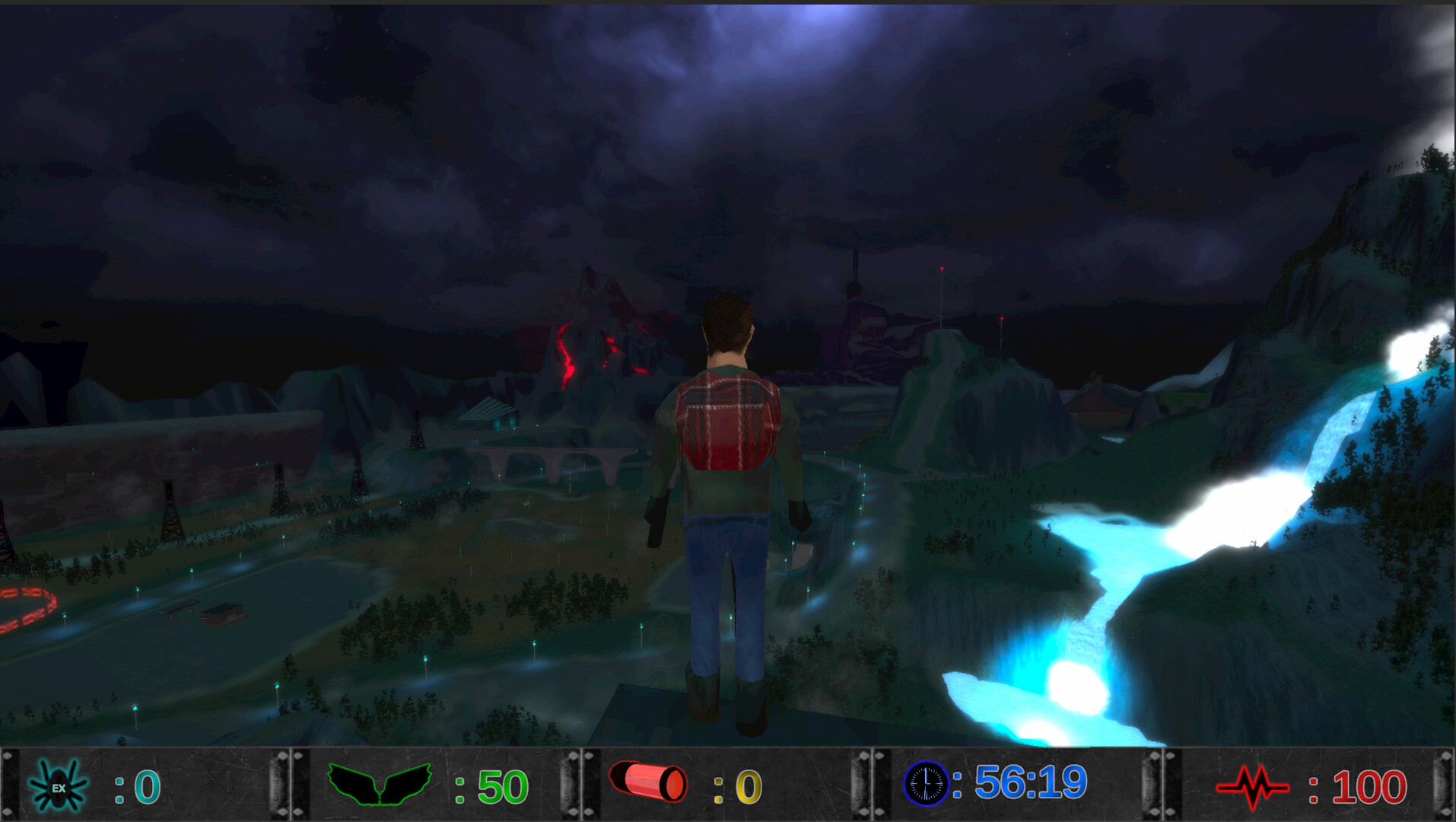Click the player character standing on the cliff

pos(726,495)
